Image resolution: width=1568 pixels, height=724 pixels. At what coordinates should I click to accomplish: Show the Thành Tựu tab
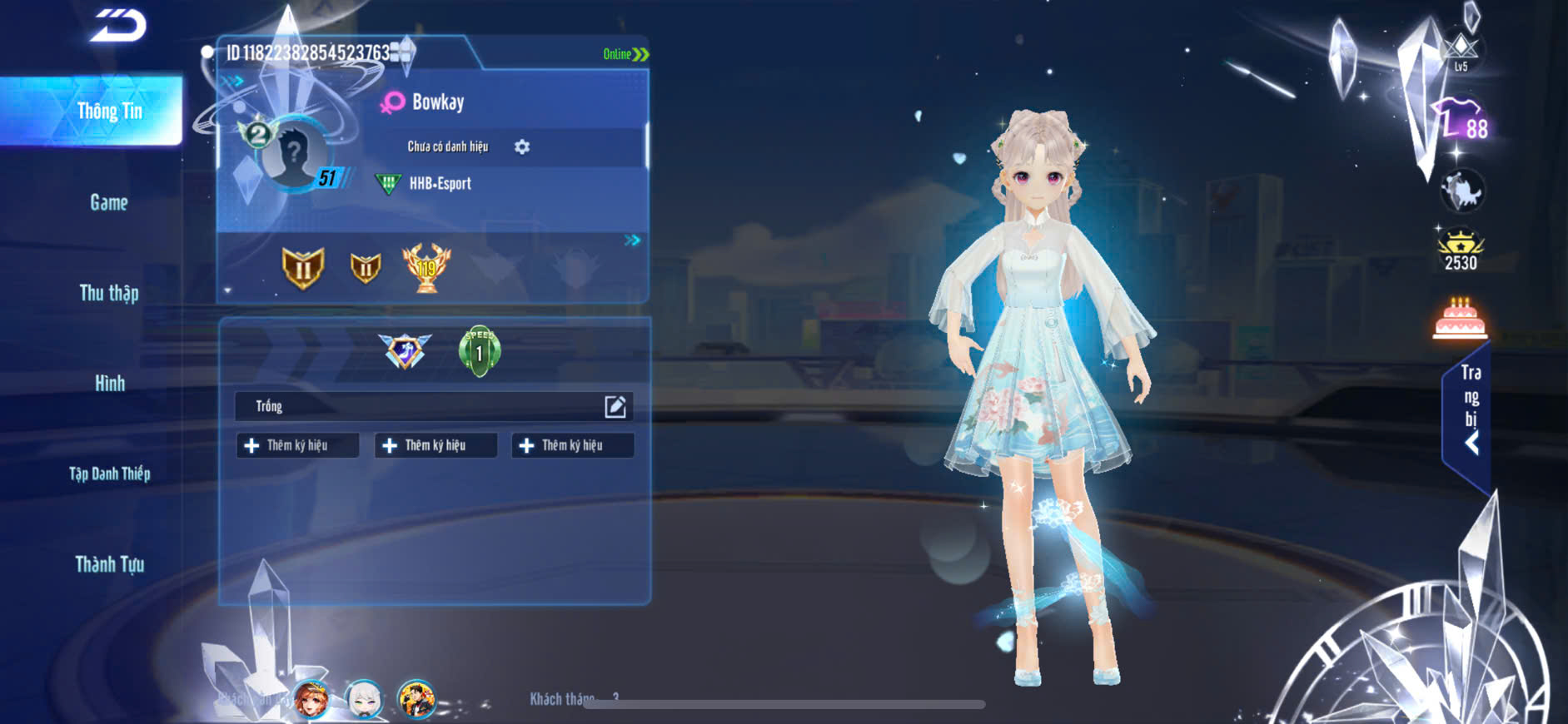(x=109, y=564)
